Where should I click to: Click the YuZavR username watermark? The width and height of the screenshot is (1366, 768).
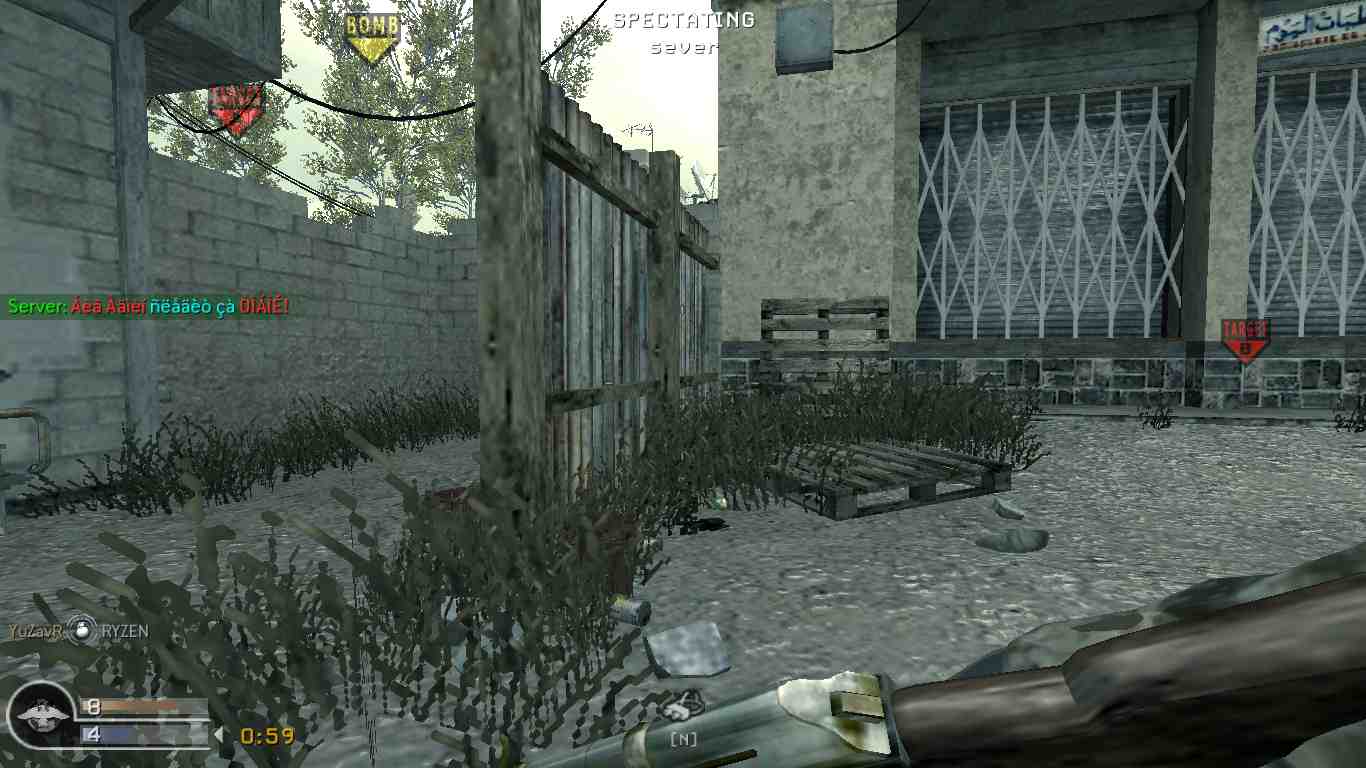tap(35, 632)
